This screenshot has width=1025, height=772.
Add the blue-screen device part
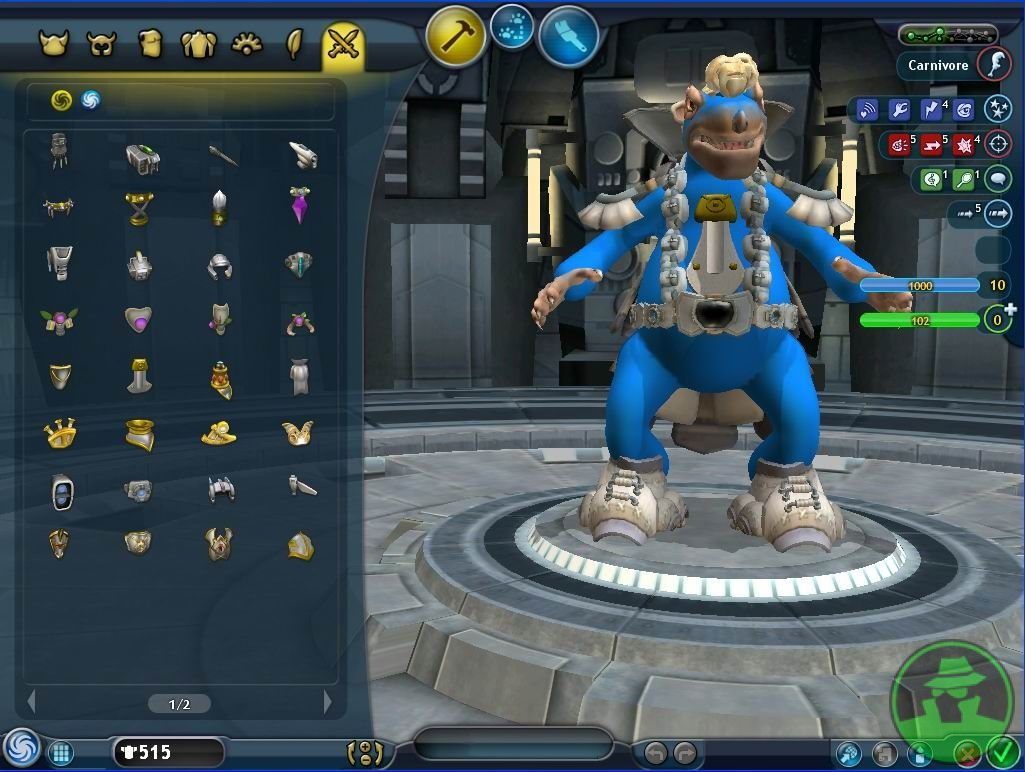point(62,492)
